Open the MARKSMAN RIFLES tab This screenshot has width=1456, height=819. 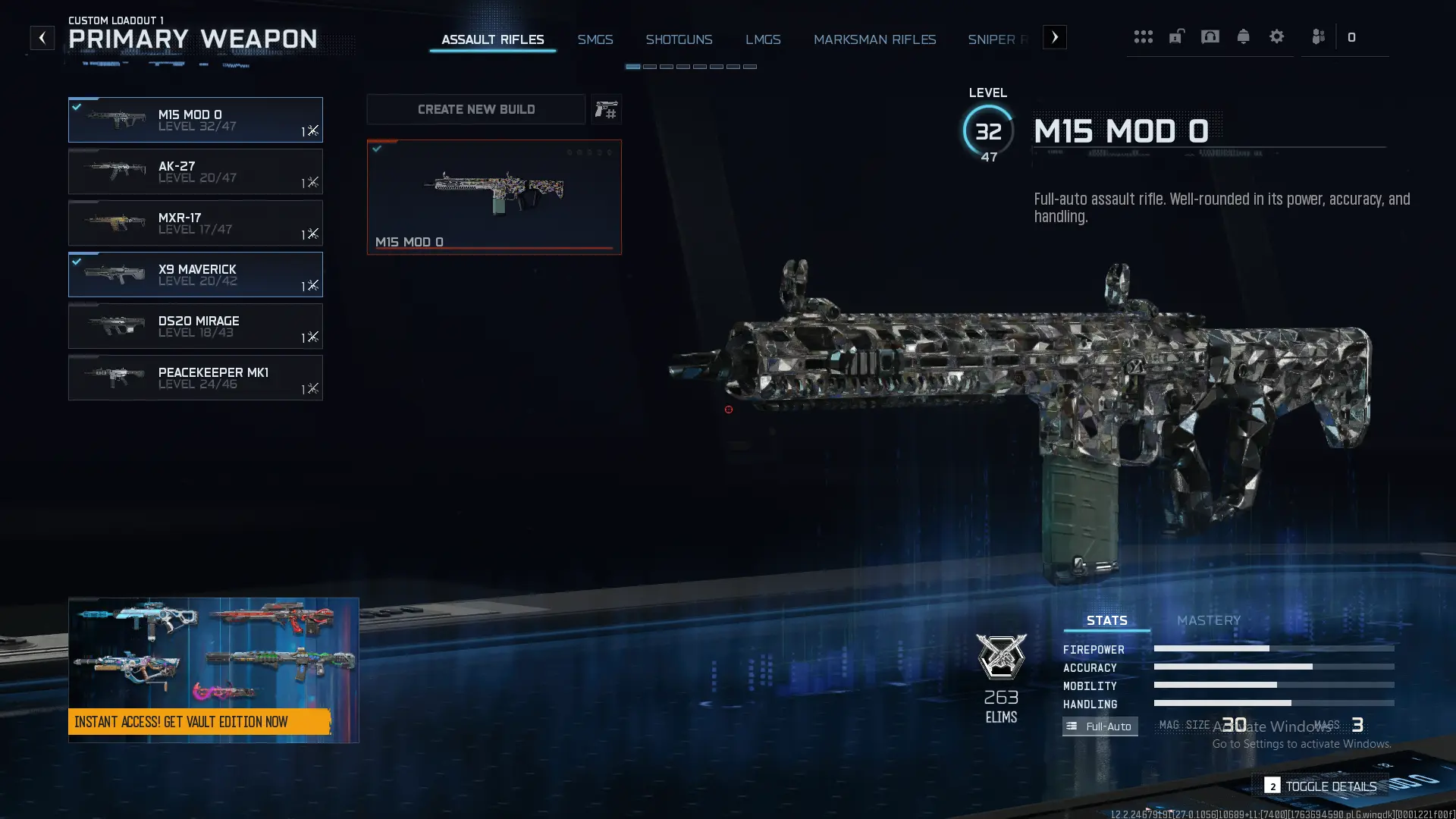[875, 39]
